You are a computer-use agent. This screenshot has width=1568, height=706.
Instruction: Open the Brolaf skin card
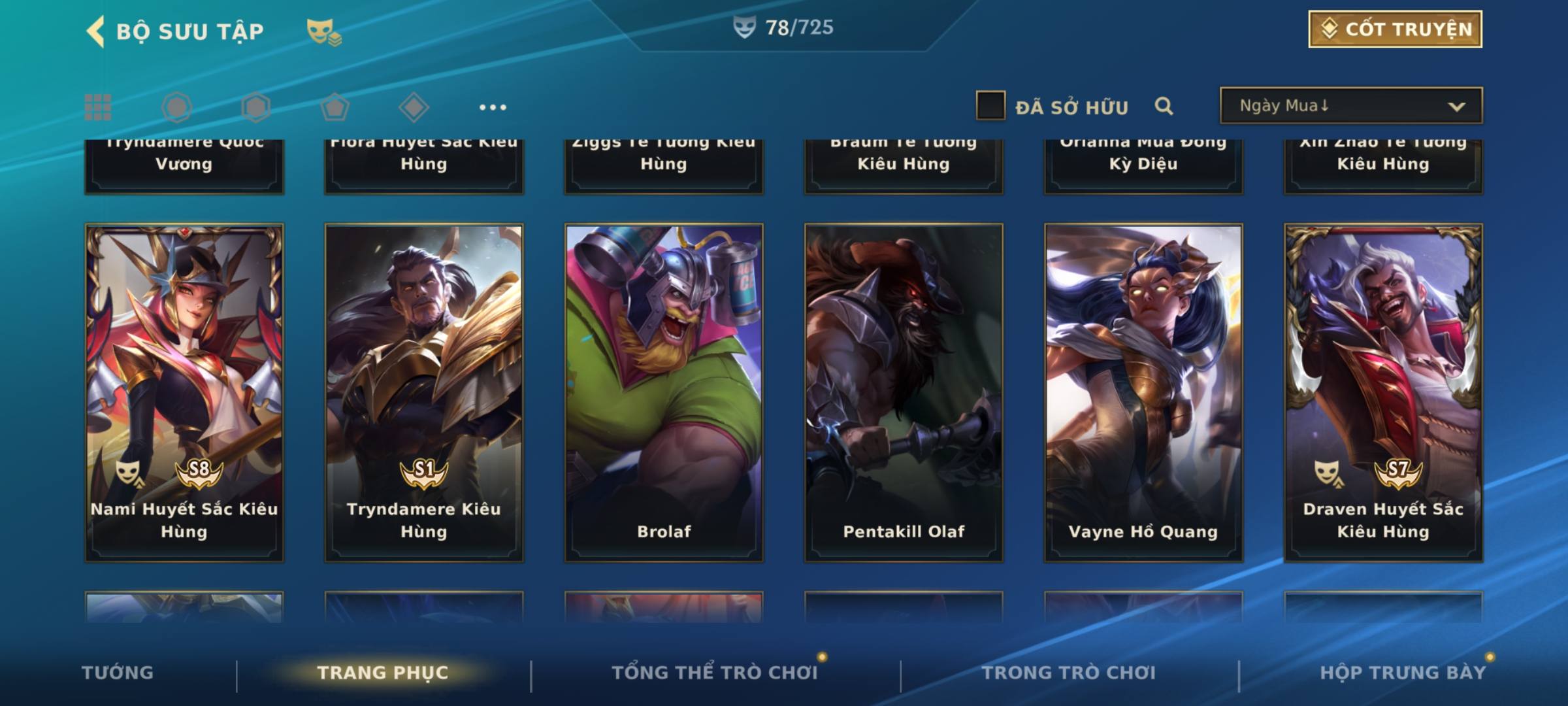664,392
